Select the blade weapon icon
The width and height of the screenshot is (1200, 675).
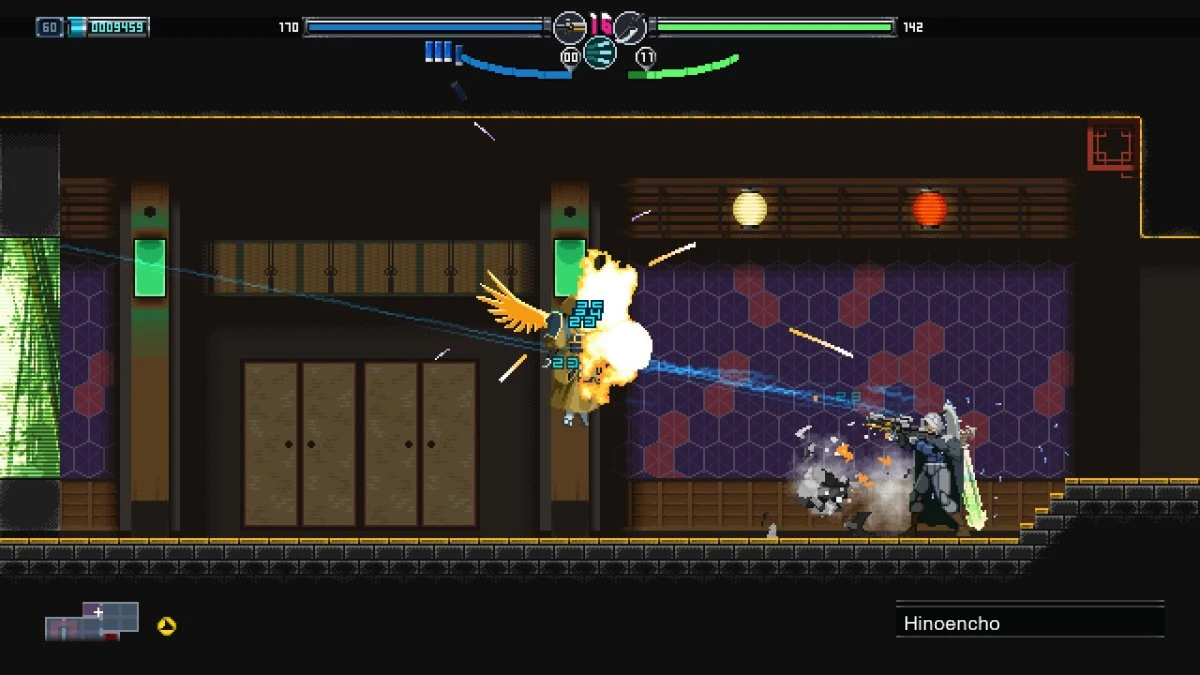(x=629, y=27)
